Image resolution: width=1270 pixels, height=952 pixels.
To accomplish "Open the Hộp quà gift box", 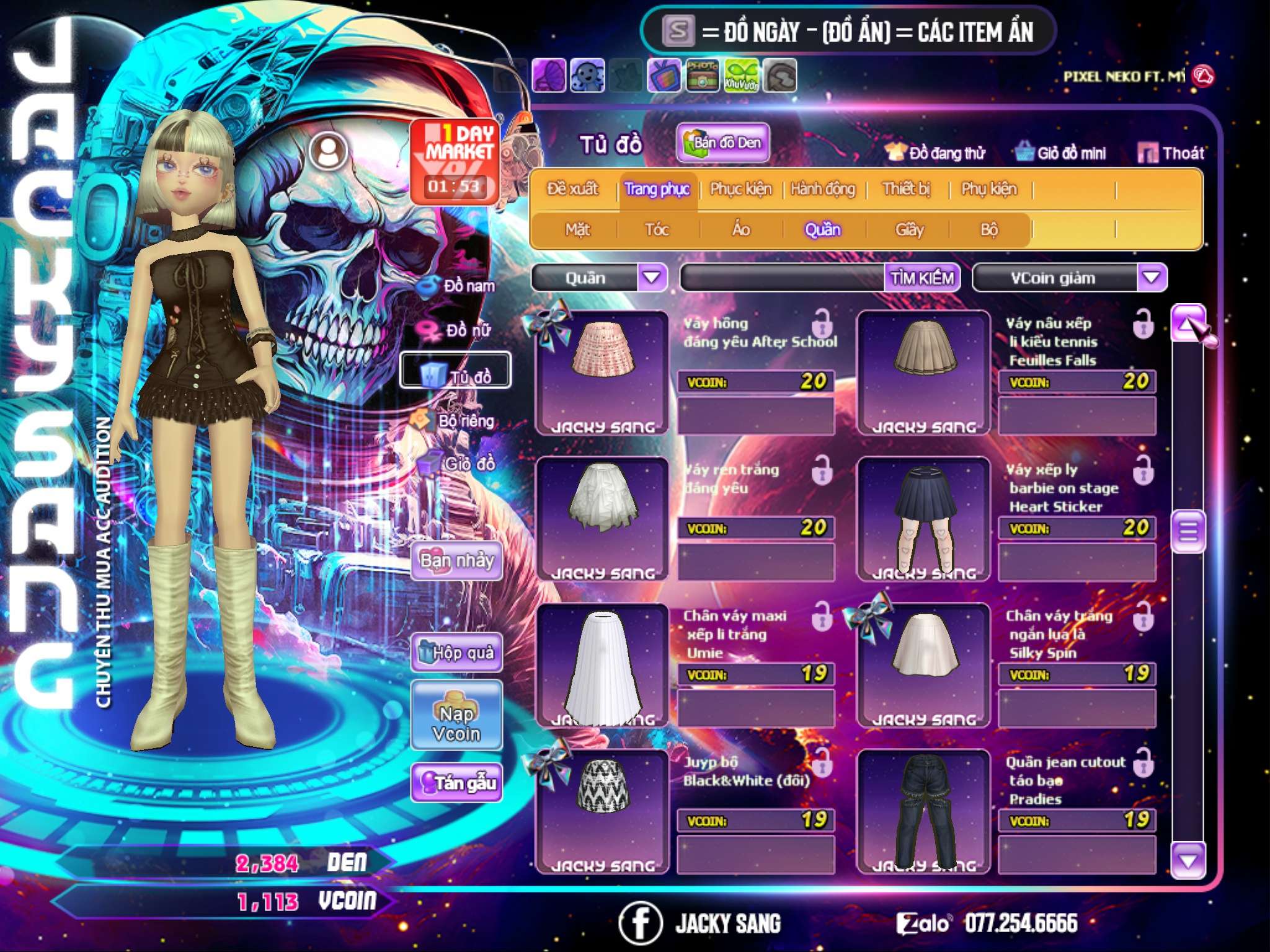I will point(457,653).
